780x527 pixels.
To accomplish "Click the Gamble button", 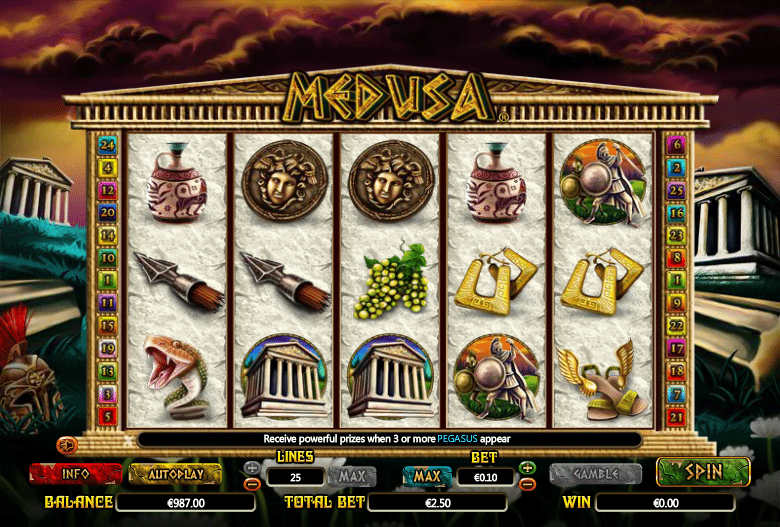I will tap(596, 473).
